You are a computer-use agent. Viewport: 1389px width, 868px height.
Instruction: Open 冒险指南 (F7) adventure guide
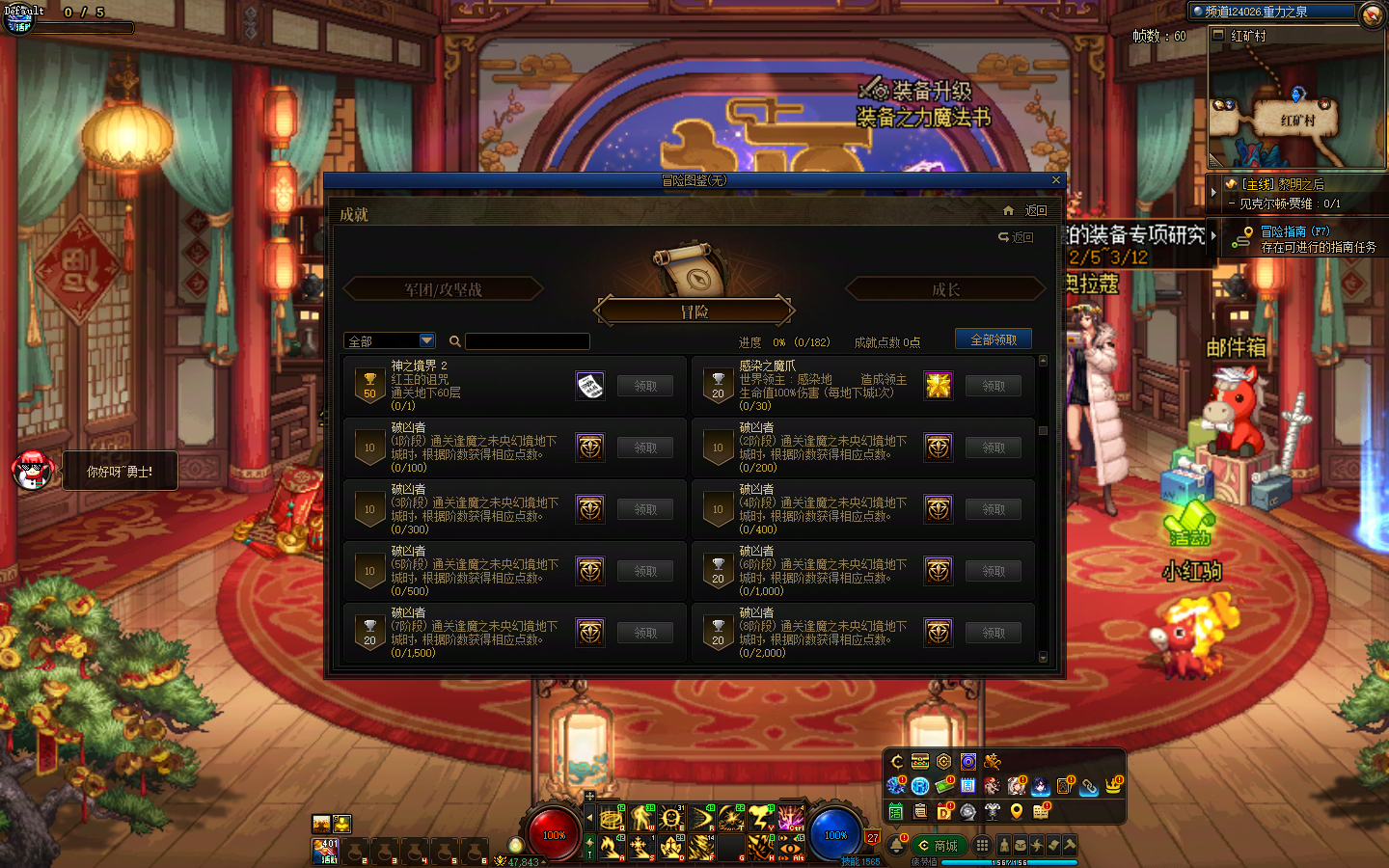1294,231
